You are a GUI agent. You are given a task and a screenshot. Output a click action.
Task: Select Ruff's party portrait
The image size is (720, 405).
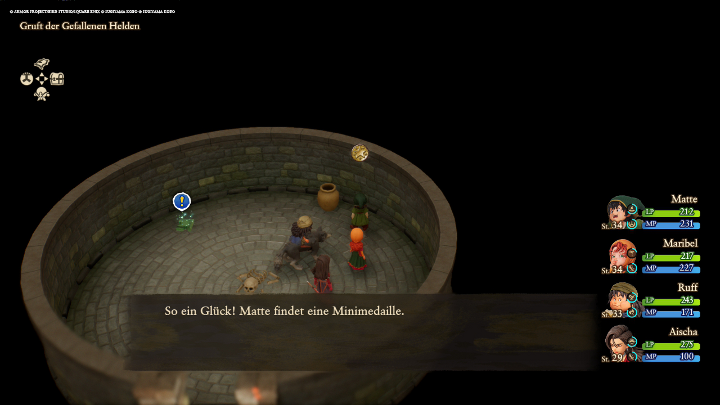click(621, 298)
